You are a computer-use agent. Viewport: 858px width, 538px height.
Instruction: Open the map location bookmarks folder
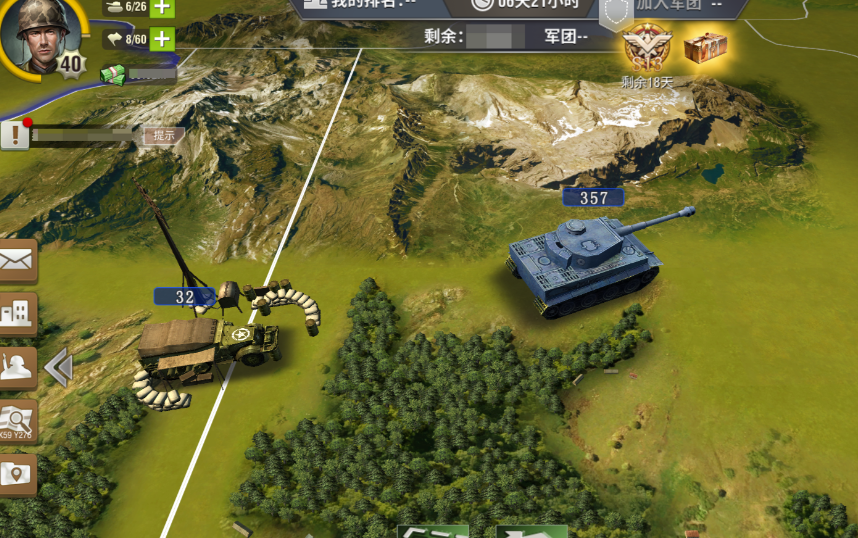point(18,474)
